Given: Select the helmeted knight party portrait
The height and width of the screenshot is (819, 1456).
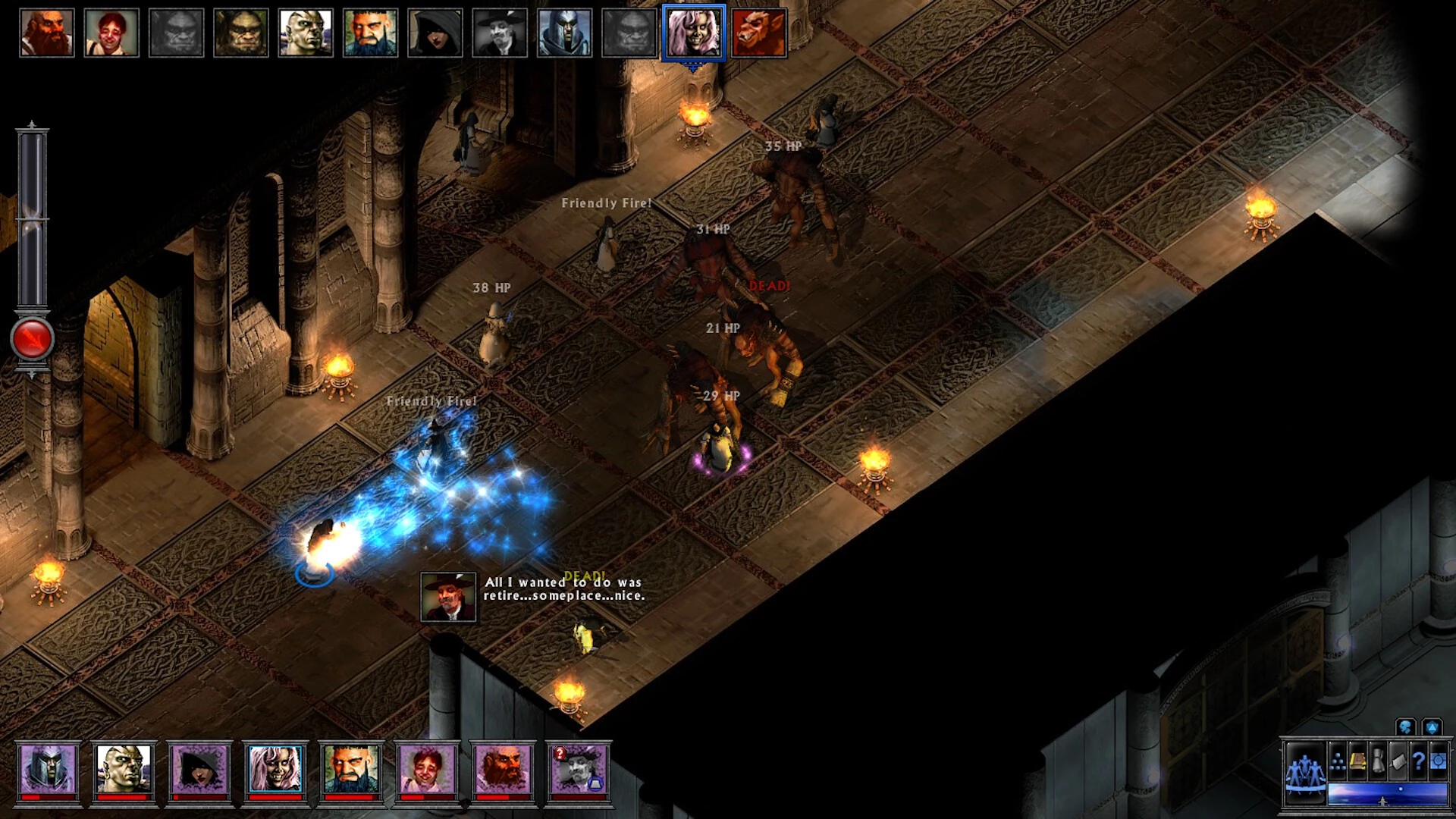Looking at the screenshot, I should [48, 769].
